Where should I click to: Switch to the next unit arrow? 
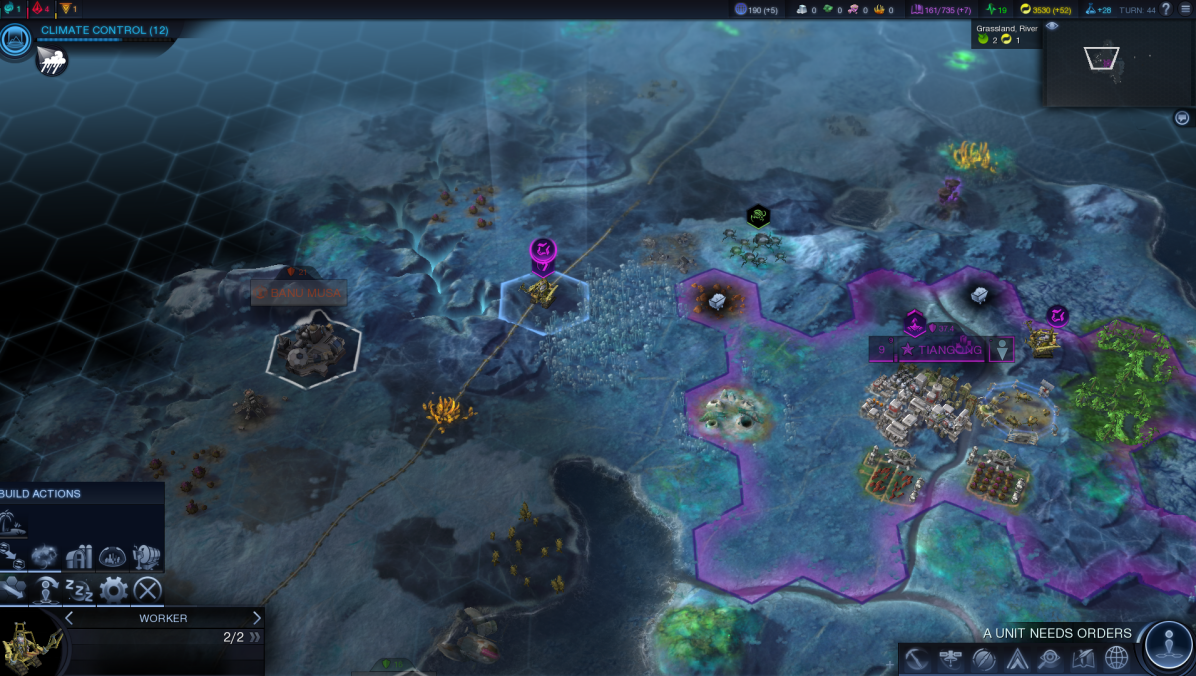[x=256, y=618]
